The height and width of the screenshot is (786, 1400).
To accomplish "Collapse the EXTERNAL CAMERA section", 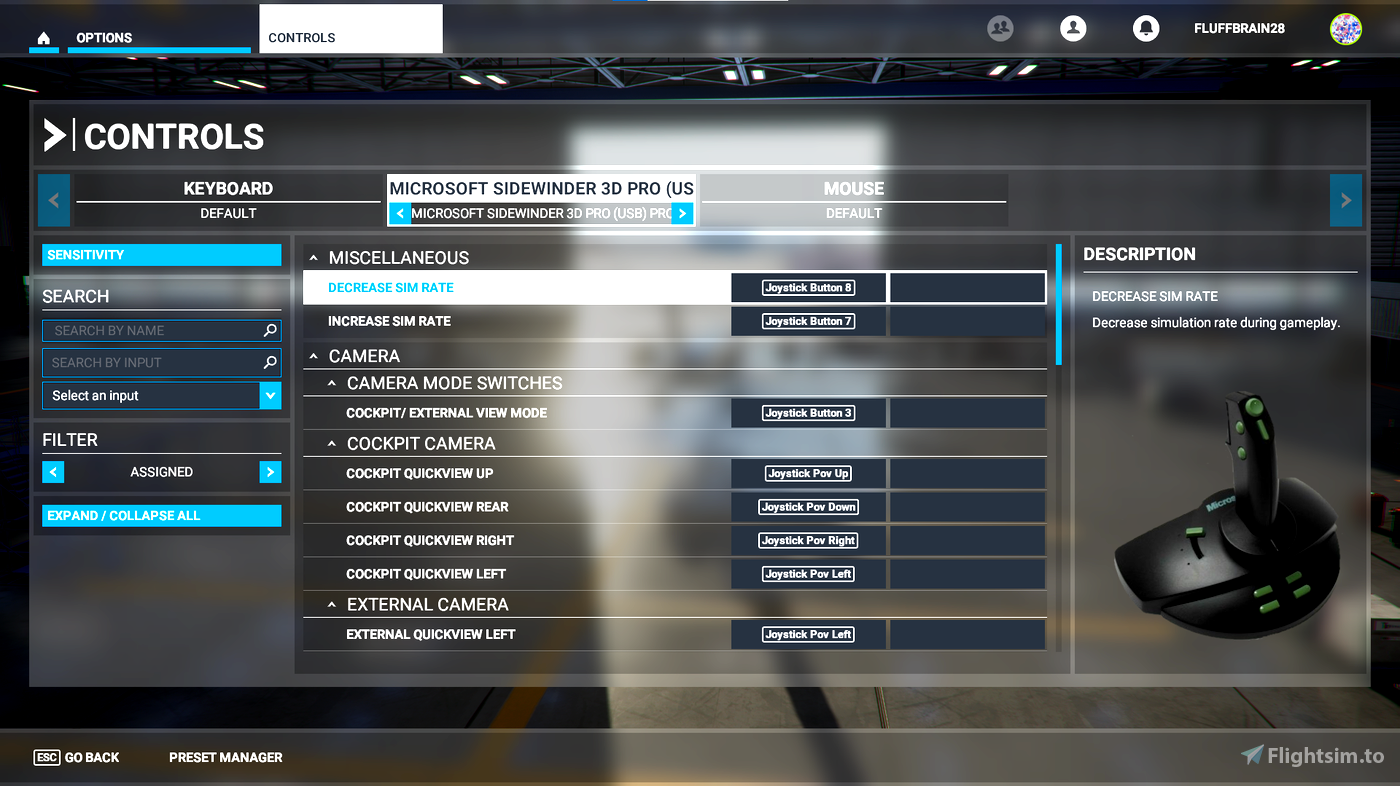I will click(332, 603).
